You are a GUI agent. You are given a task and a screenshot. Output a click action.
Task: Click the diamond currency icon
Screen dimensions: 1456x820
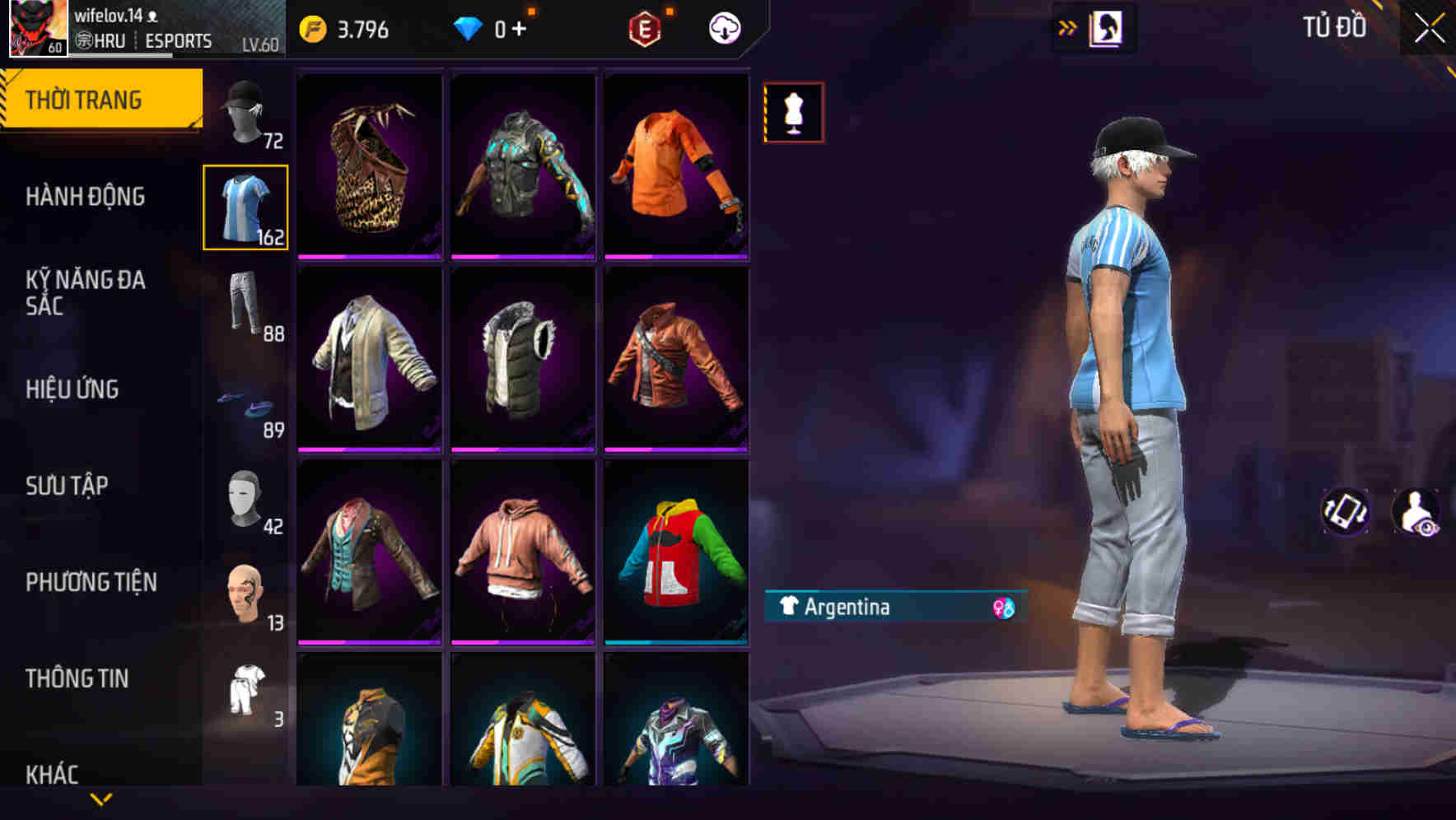click(469, 27)
